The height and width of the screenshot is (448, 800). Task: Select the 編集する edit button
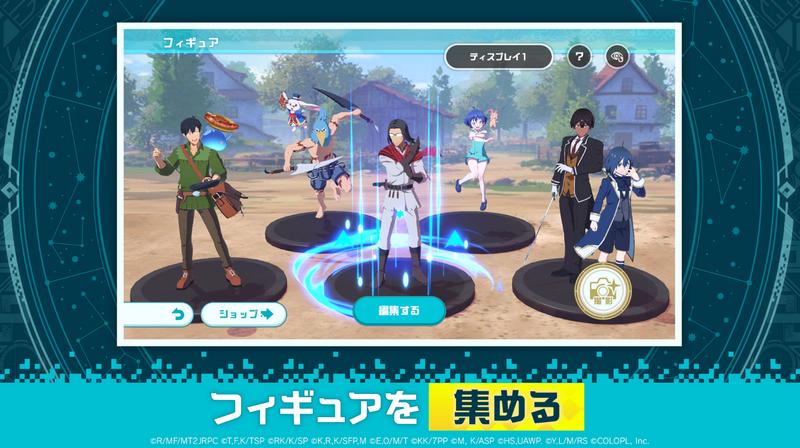(x=399, y=310)
